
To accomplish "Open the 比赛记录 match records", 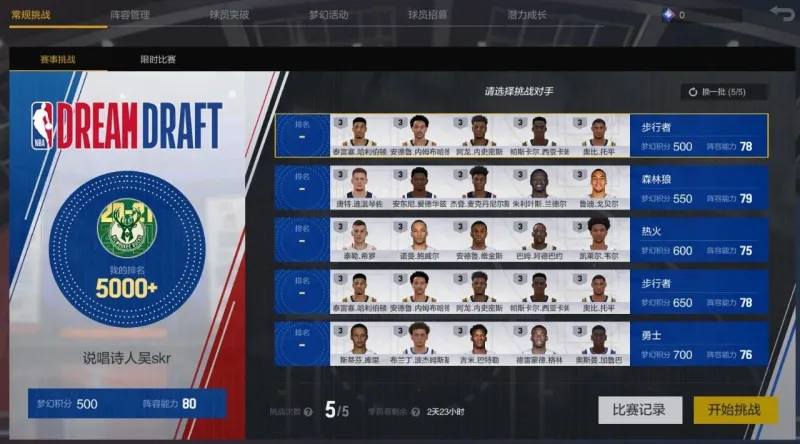I will coord(640,409).
